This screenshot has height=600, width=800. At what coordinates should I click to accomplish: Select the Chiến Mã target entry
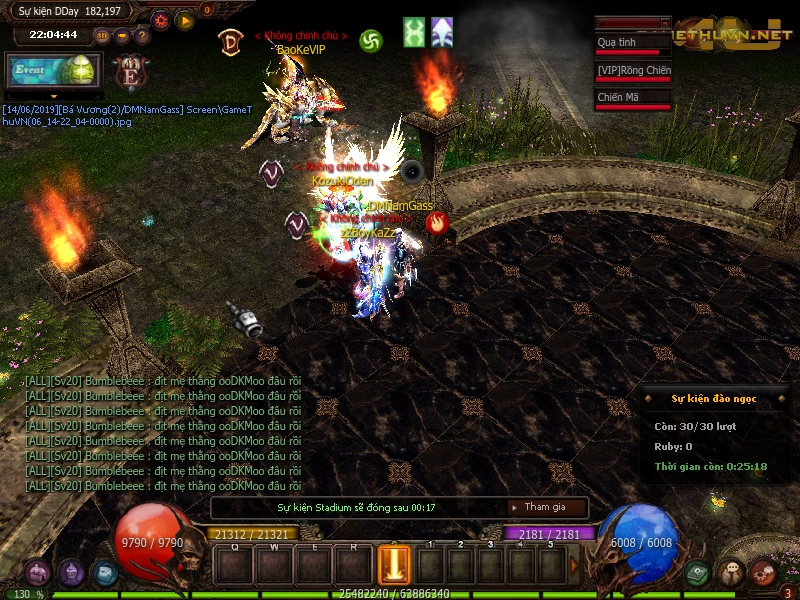631,99
